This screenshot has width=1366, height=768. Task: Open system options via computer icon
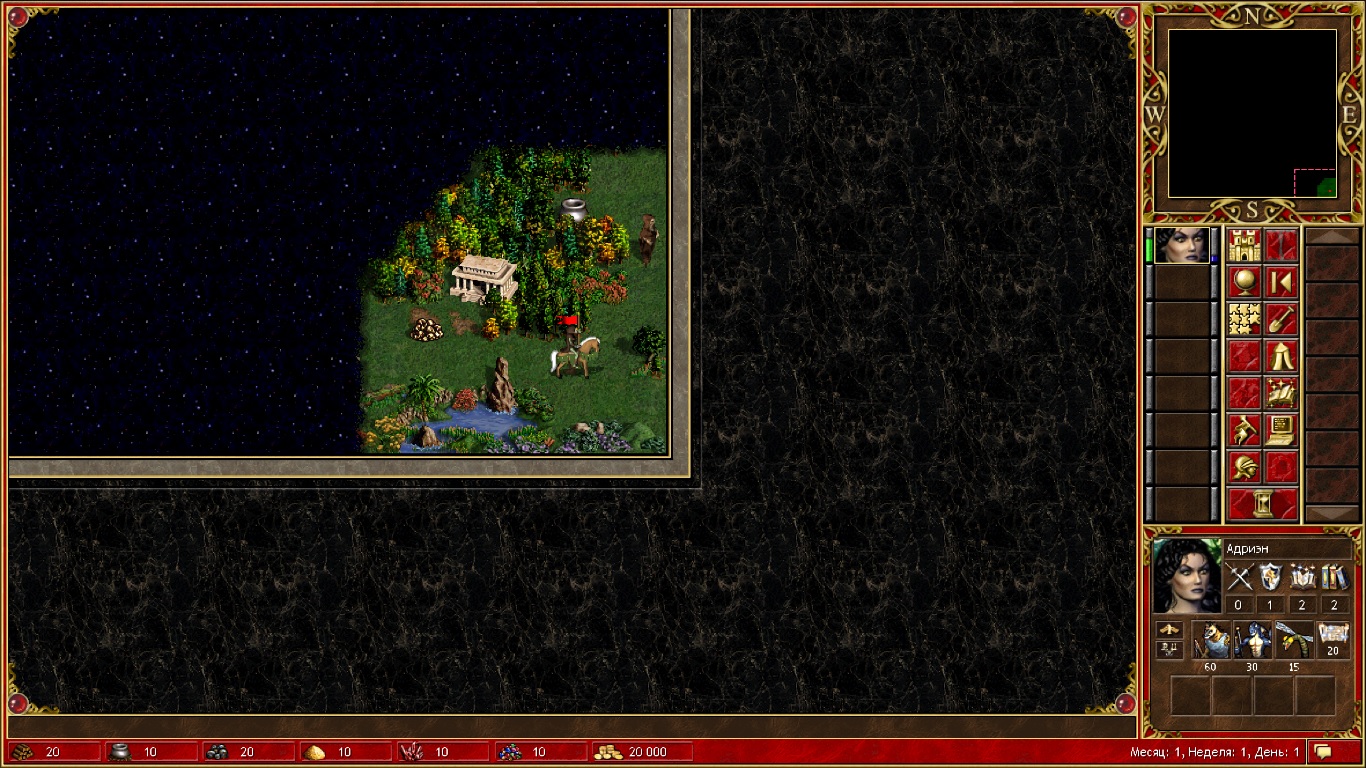[x=1281, y=430]
